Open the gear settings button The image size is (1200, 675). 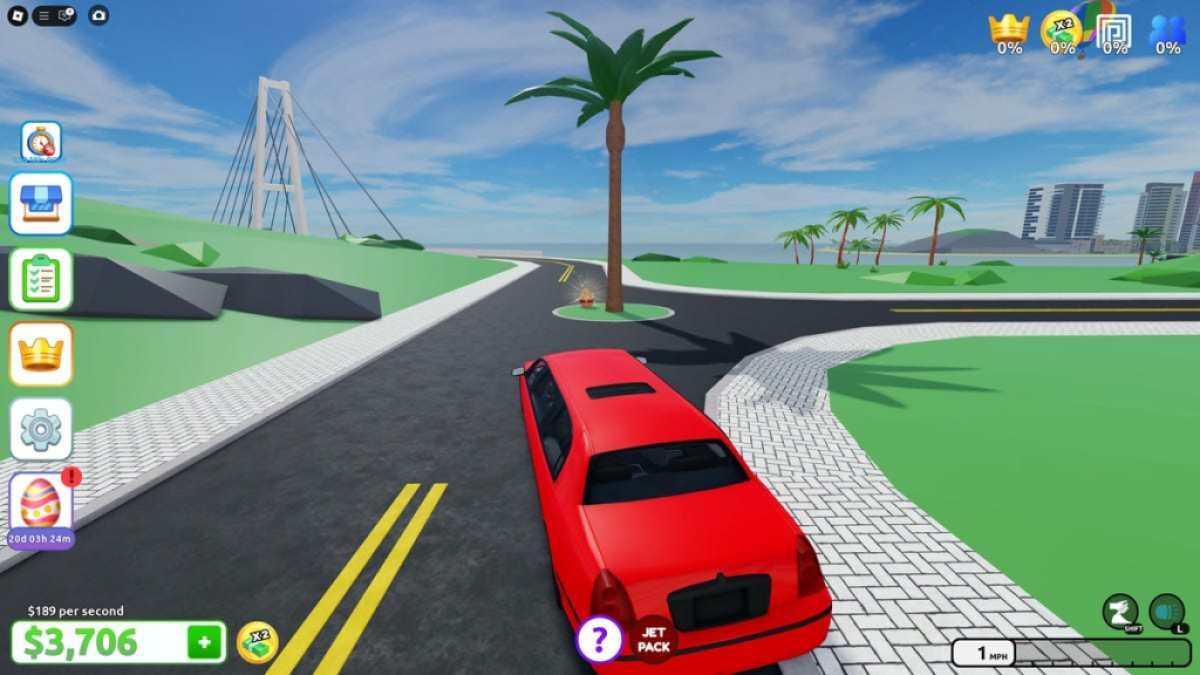click(41, 429)
